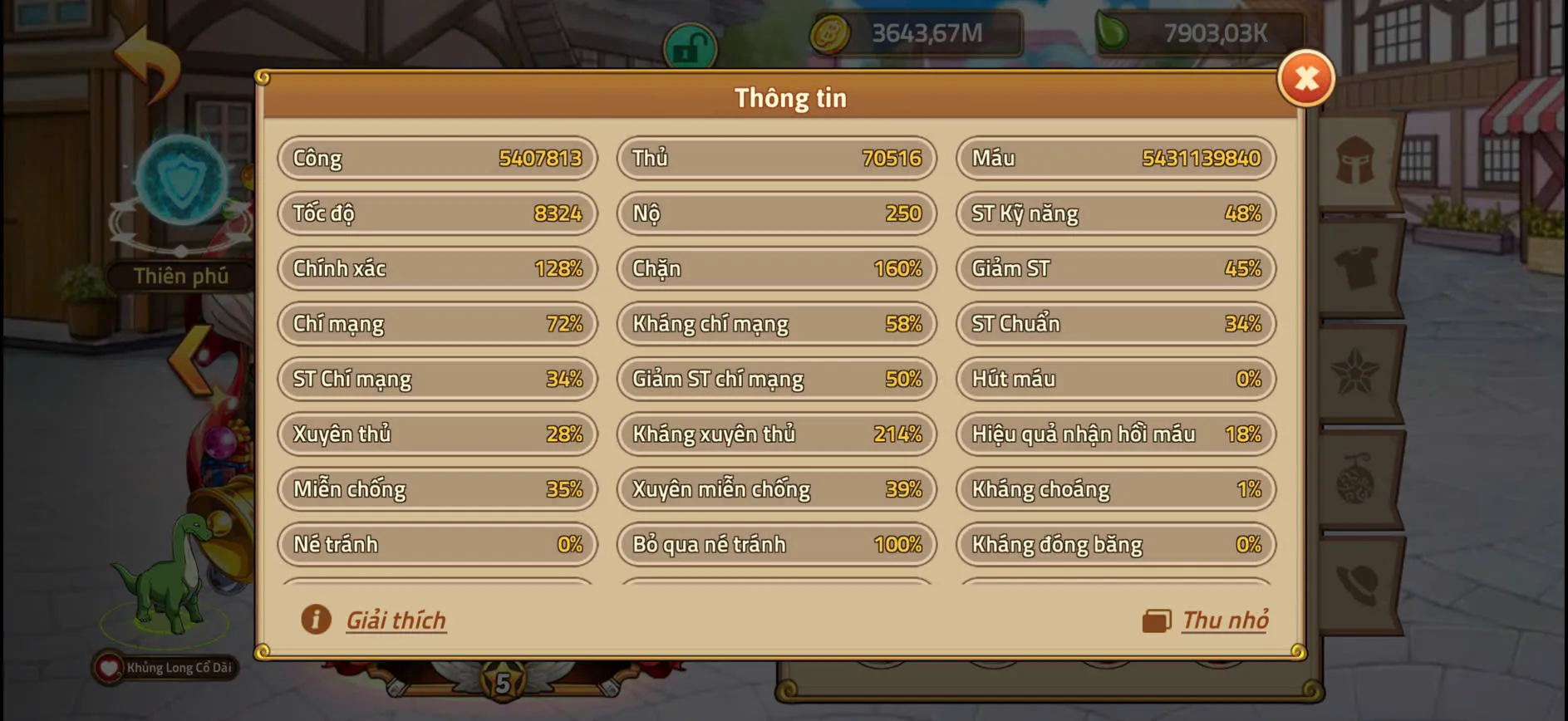
Task: Click the Nộ 250 rage stat bar
Action: tap(776, 213)
